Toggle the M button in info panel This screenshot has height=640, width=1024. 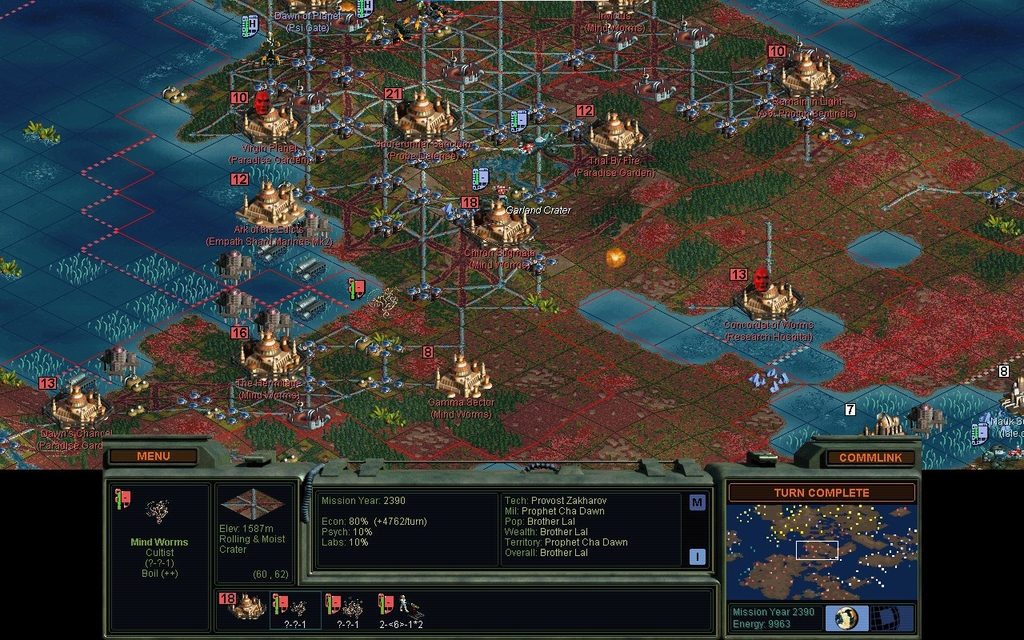(x=697, y=503)
